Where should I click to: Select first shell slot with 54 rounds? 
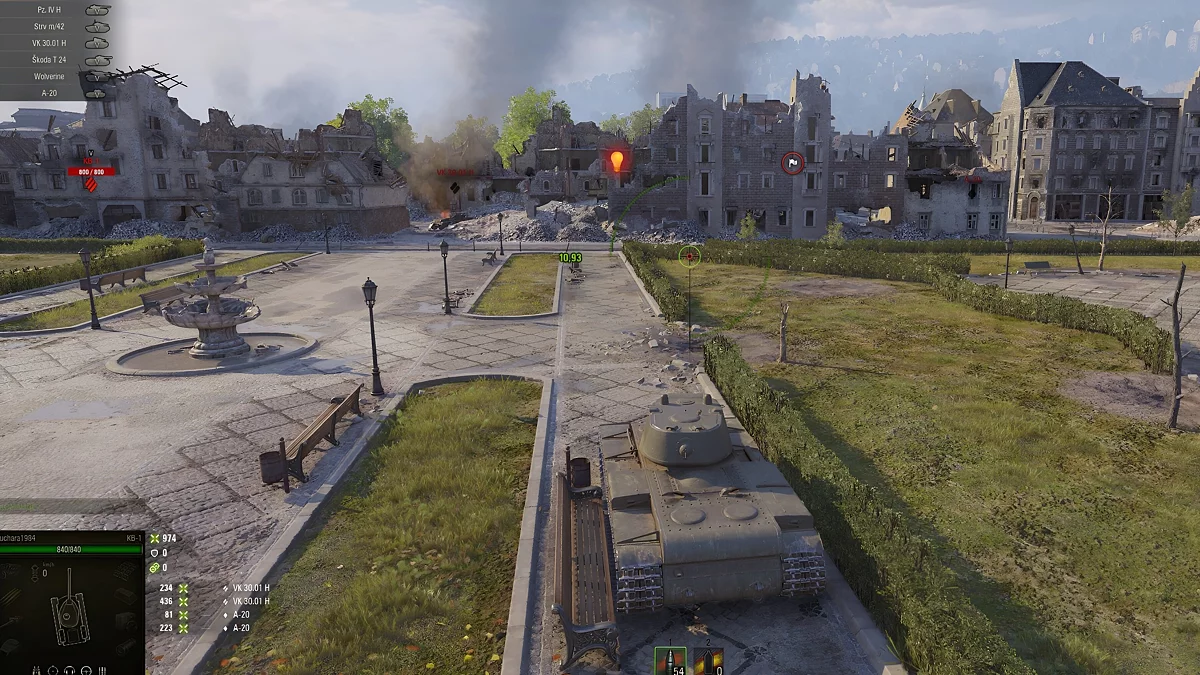pos(670,662)
